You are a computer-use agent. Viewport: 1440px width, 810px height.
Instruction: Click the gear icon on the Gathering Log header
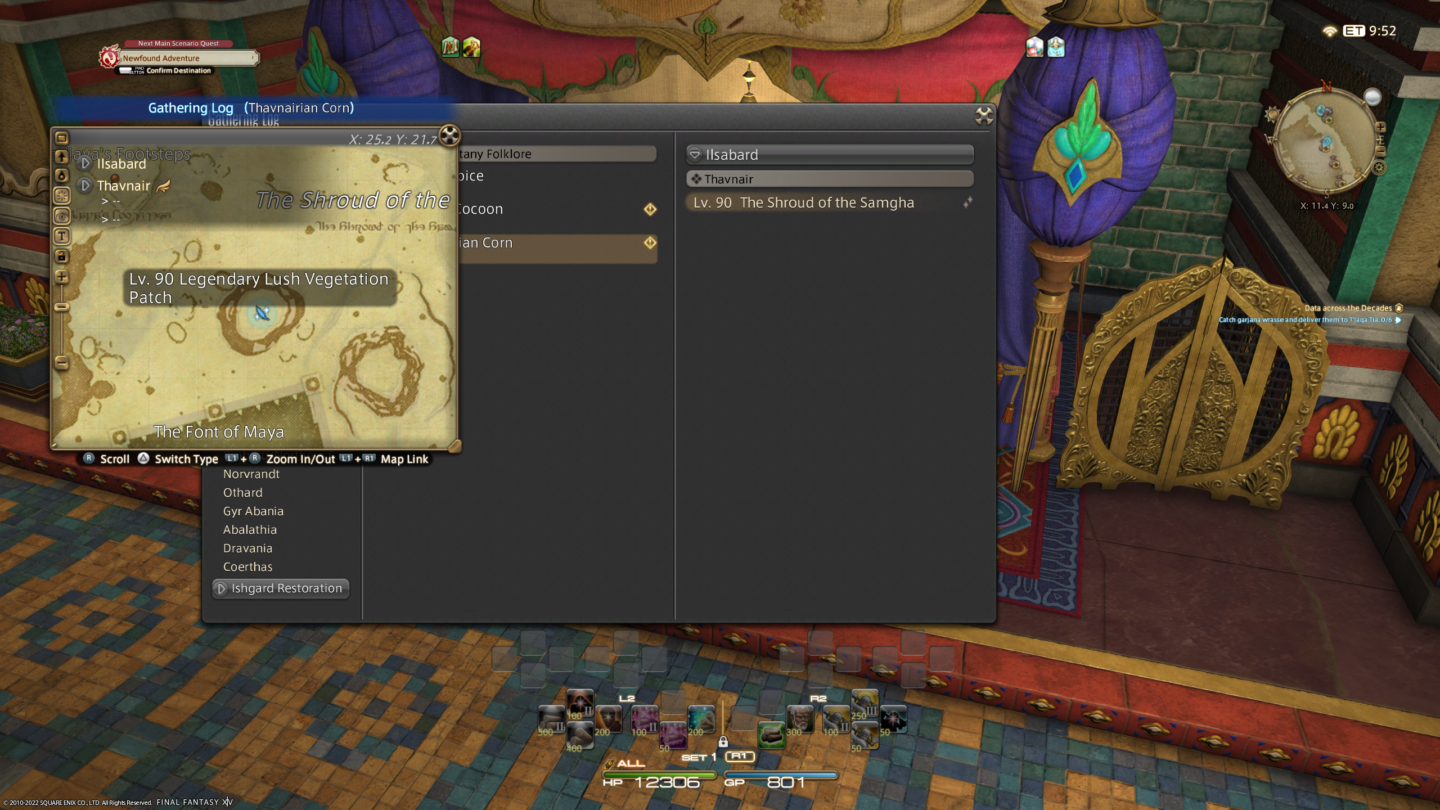tap(983, 115)
